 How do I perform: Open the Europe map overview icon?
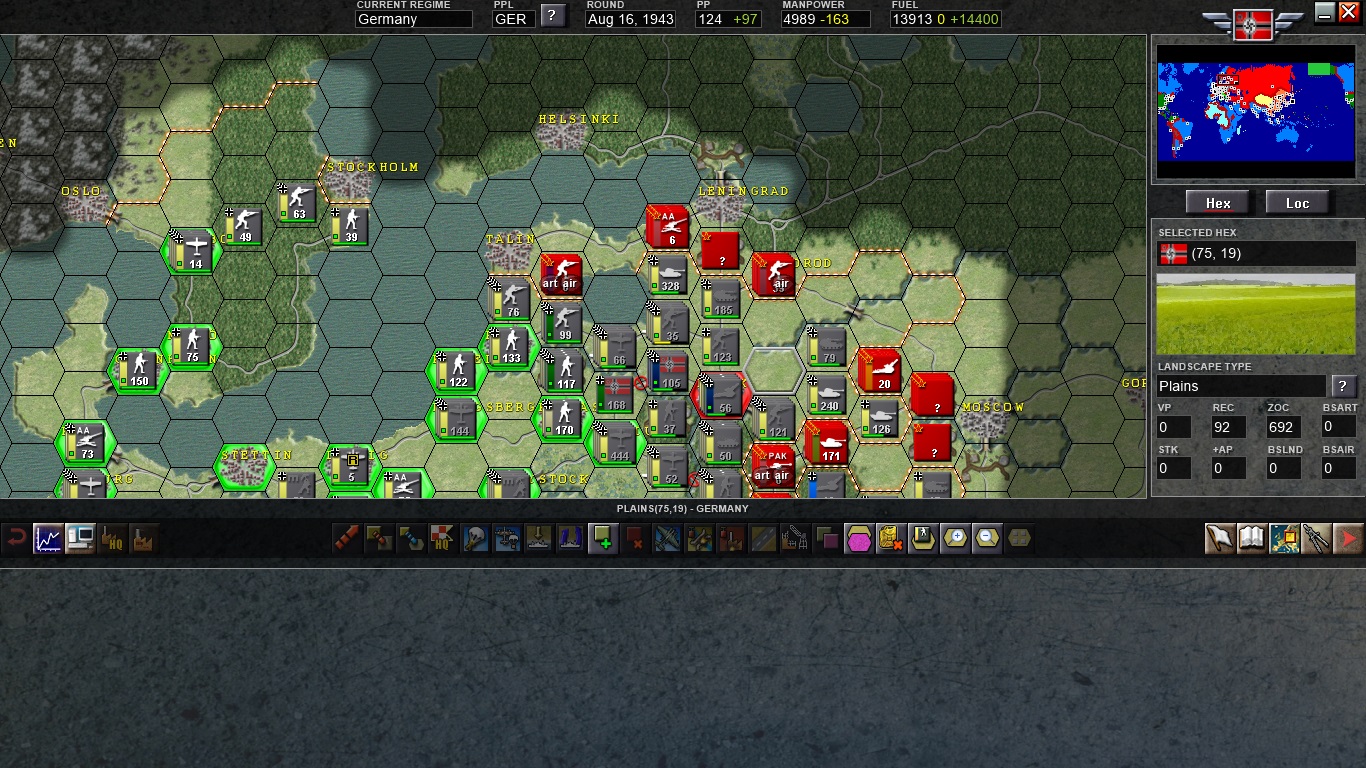(1282, 538)
